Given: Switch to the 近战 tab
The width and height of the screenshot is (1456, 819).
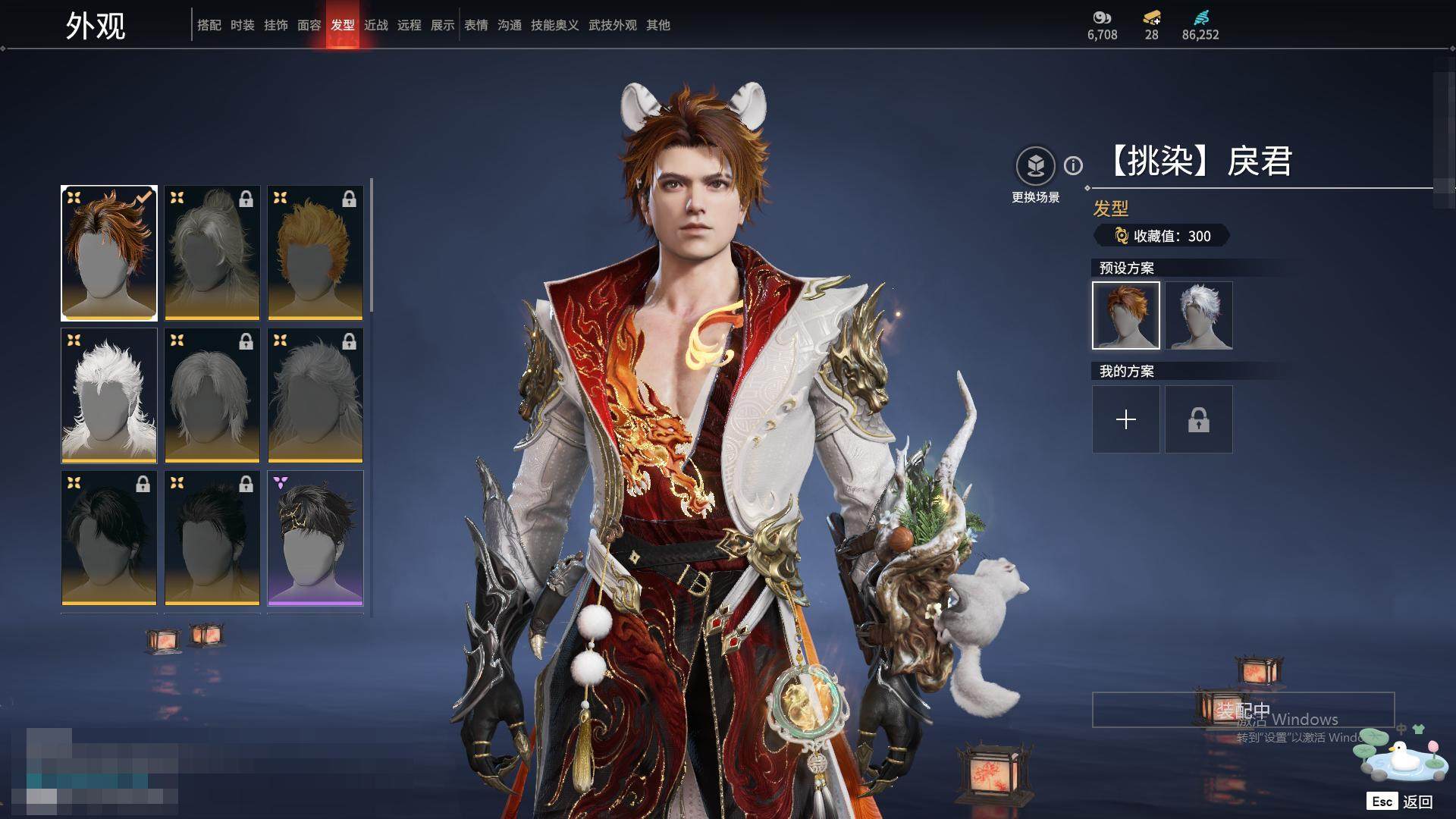Looking at the screenshot, I should click(375, 25).
